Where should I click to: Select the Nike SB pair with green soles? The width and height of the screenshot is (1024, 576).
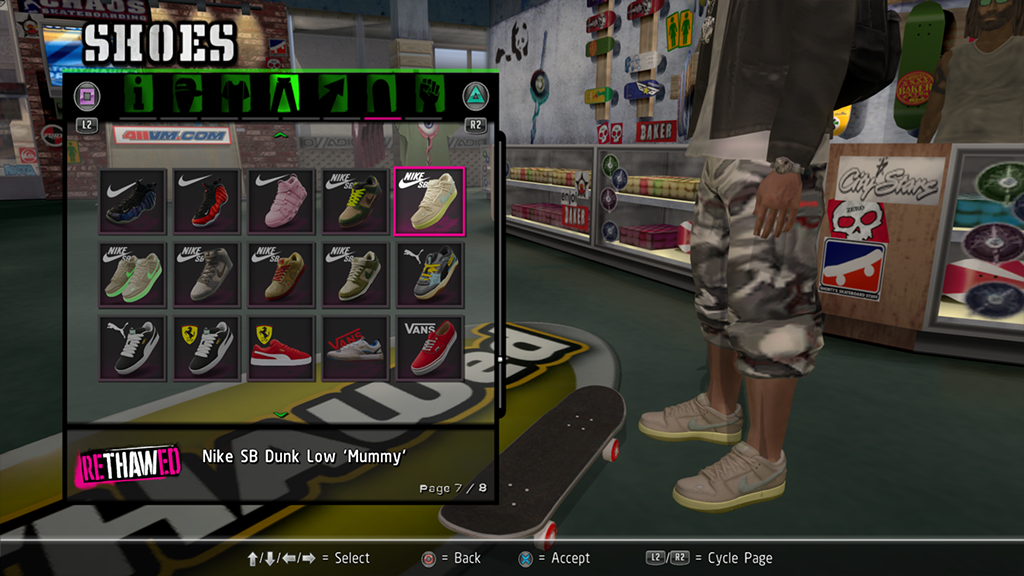coord(134,274)
